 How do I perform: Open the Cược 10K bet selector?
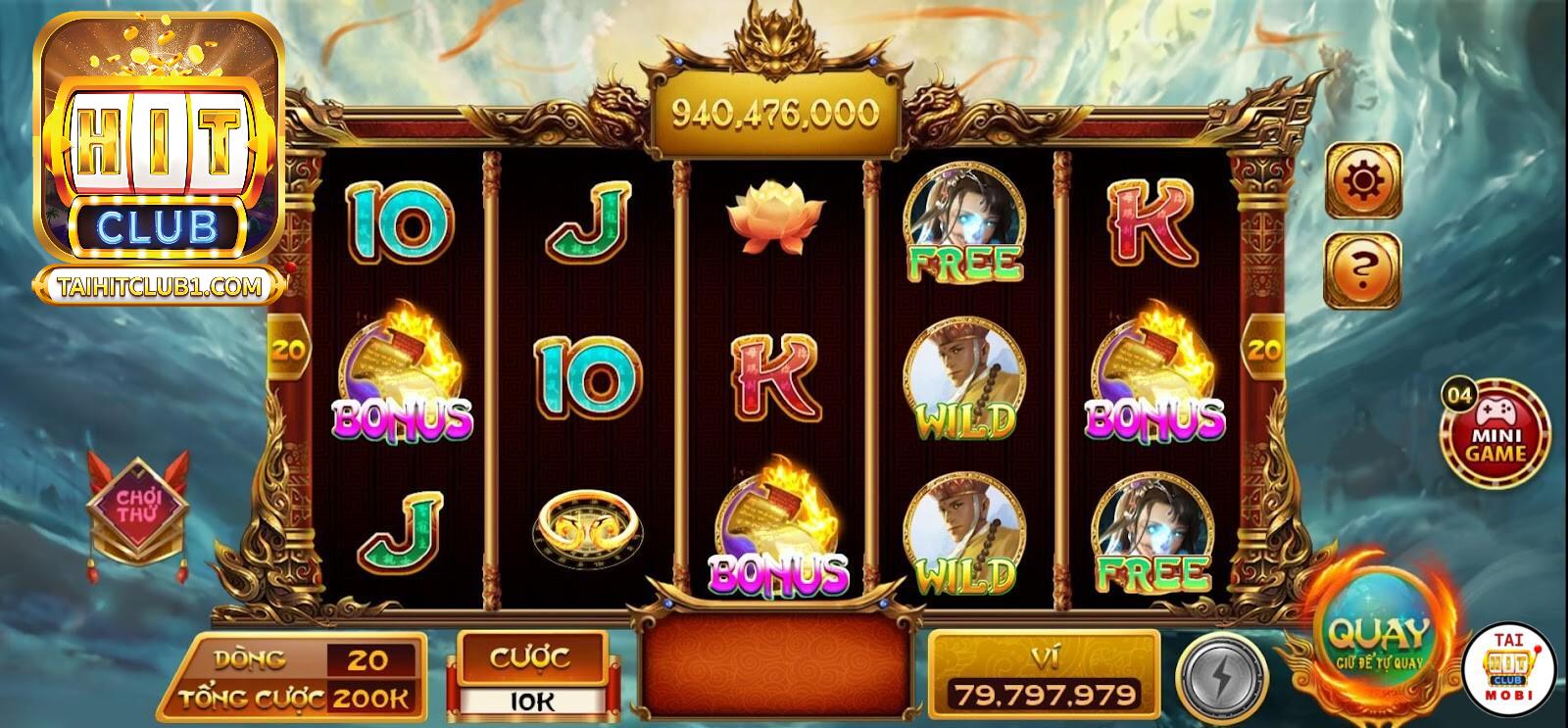532,672
